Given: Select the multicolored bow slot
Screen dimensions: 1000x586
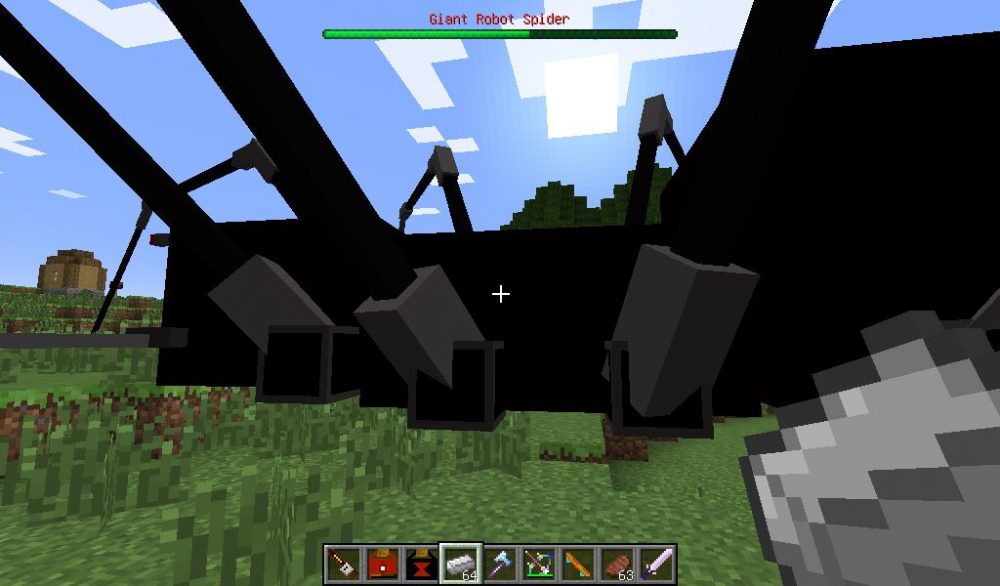Looking at the screenshot, I should [x=539, y=564].
